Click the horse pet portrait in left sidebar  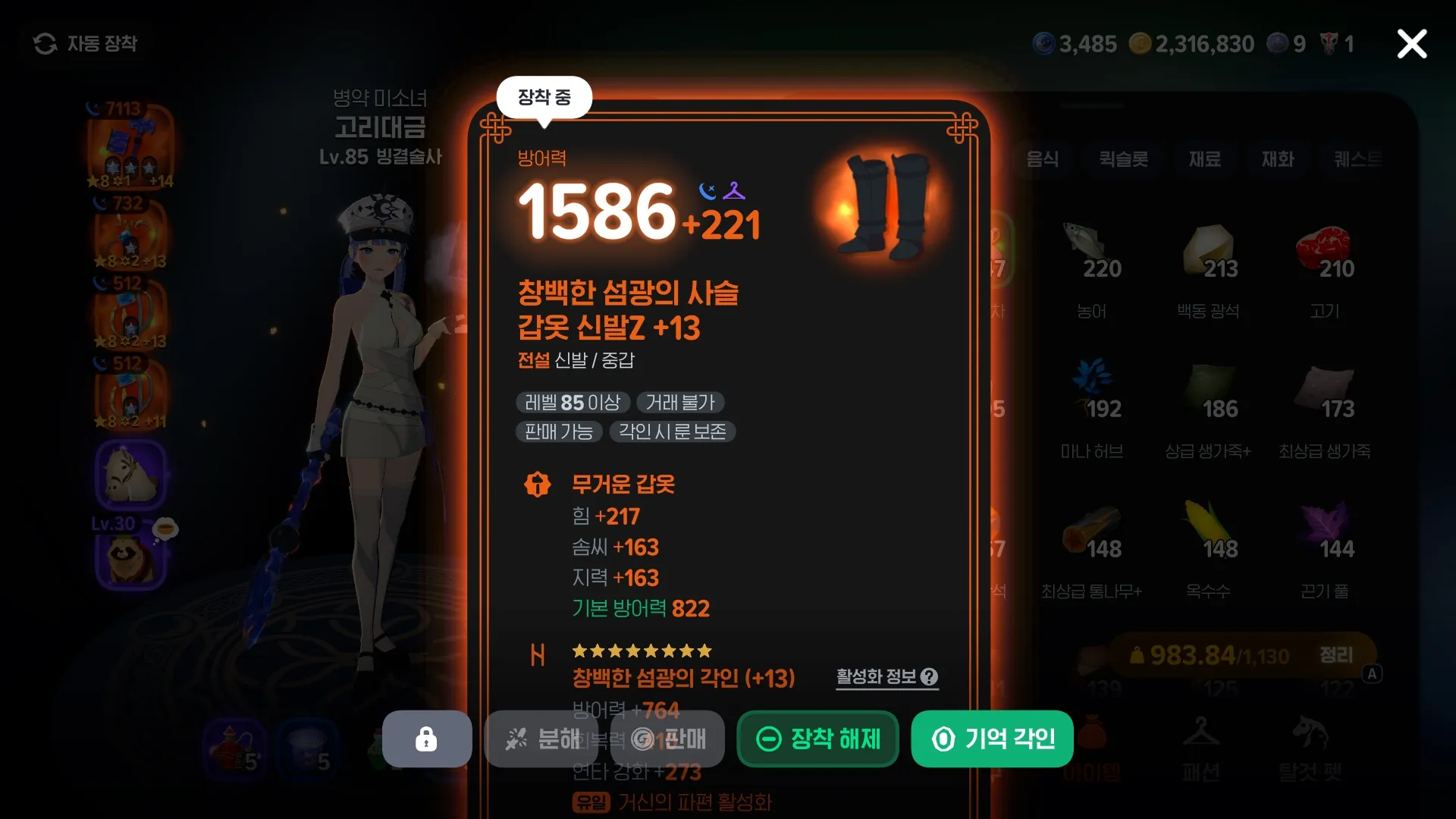coord(130,474)
